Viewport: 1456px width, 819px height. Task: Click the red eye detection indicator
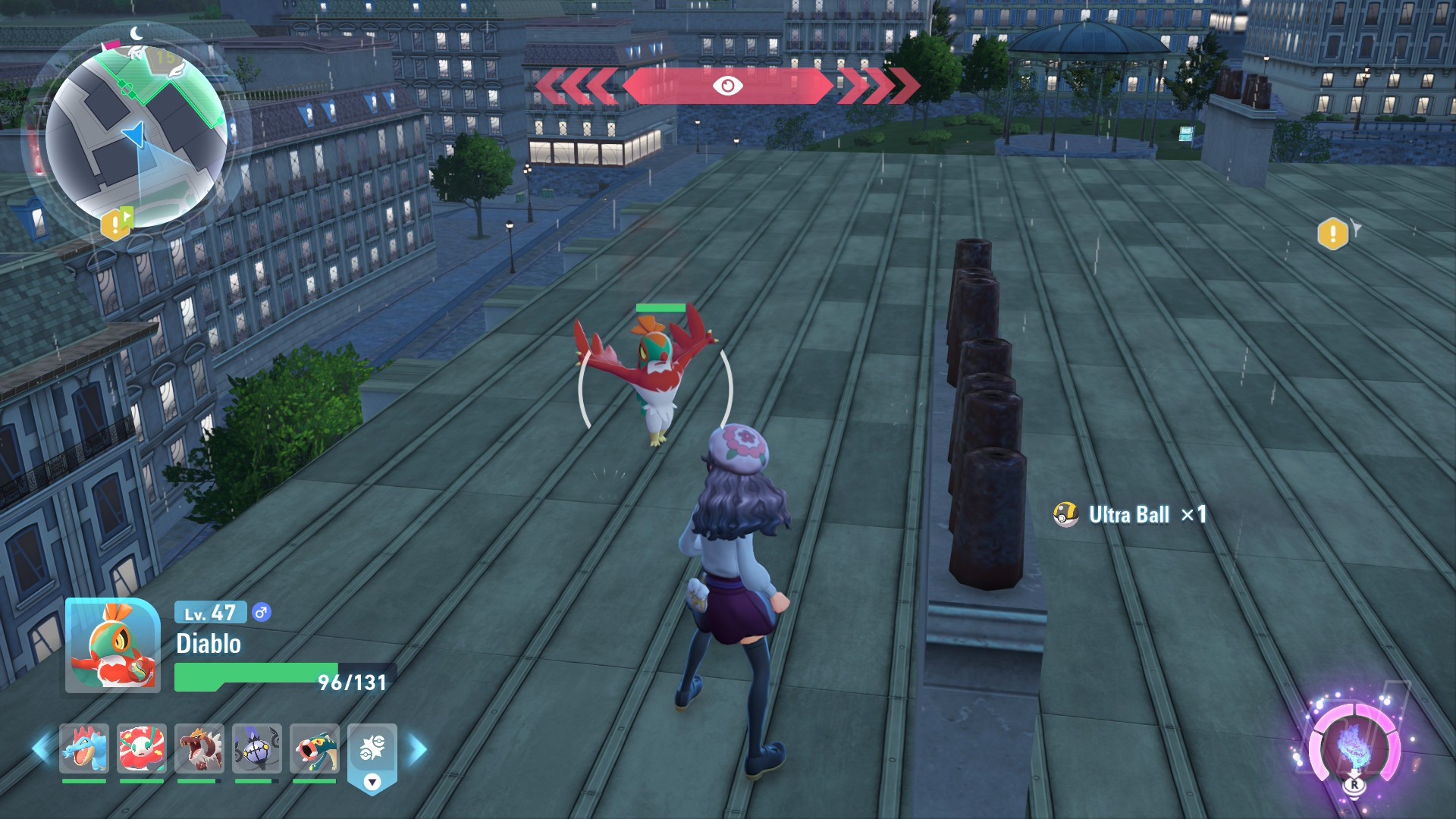point(727,86)
